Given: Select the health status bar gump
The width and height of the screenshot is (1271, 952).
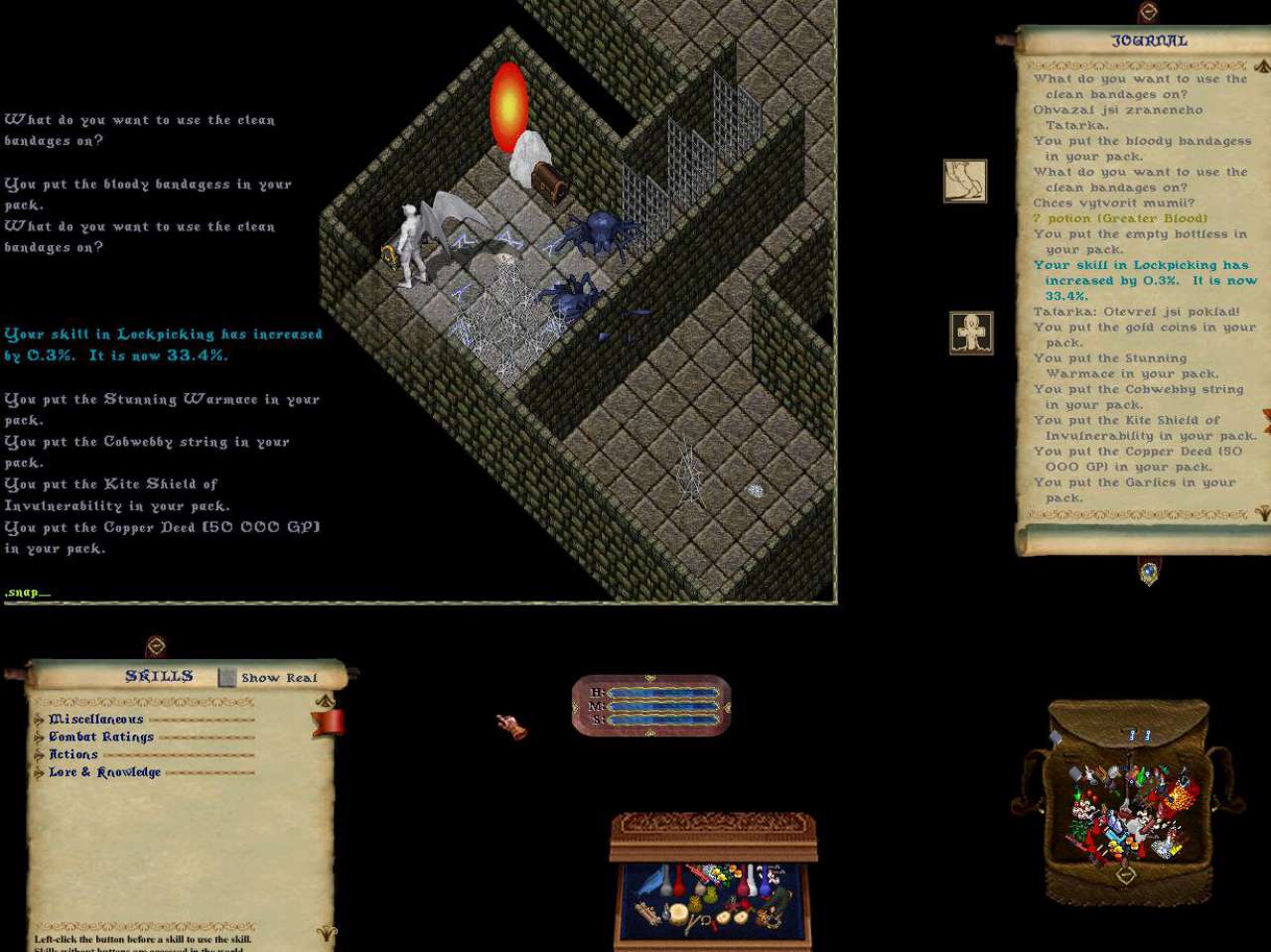Looking at the screenshot, I should pyautogui.click(x=651, y=706).
